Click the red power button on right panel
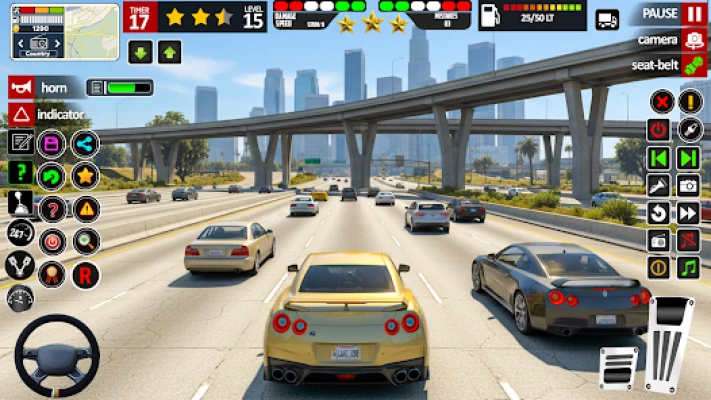 pyautogui.click(x=658, y=129)
